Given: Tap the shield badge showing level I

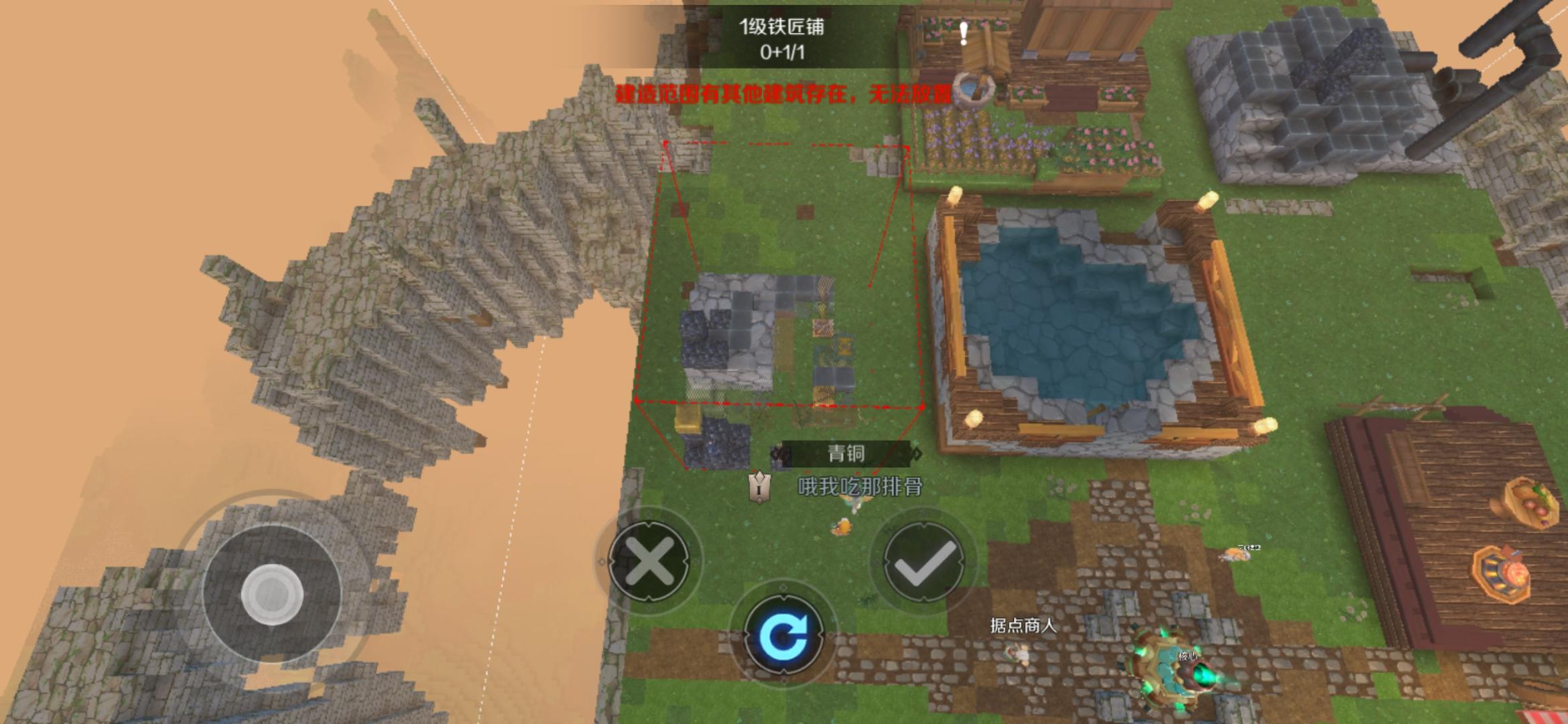Looking at the screenshot, I should click(759, 489).
